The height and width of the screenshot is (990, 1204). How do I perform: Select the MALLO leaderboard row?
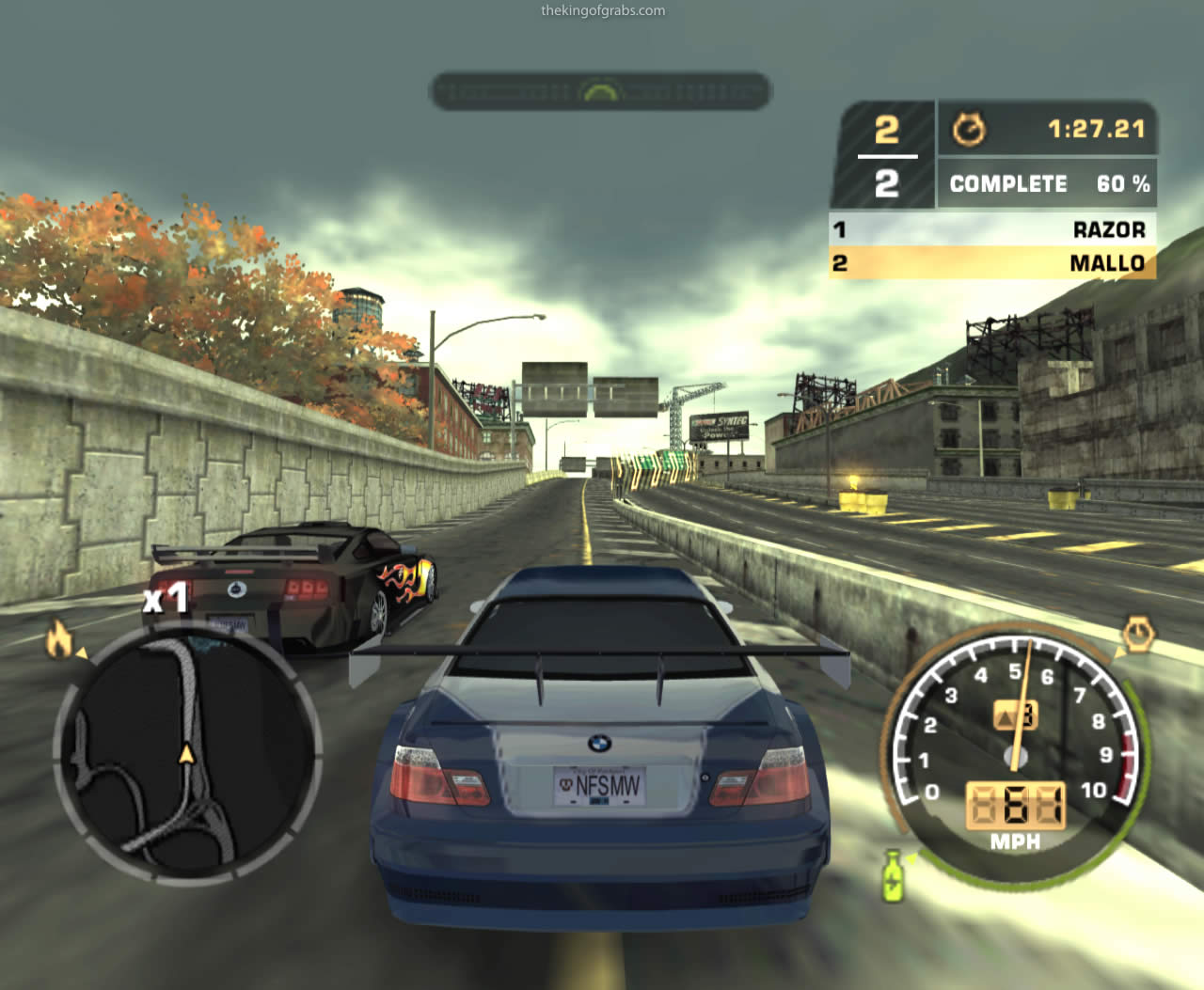click(x=992, y=263)
